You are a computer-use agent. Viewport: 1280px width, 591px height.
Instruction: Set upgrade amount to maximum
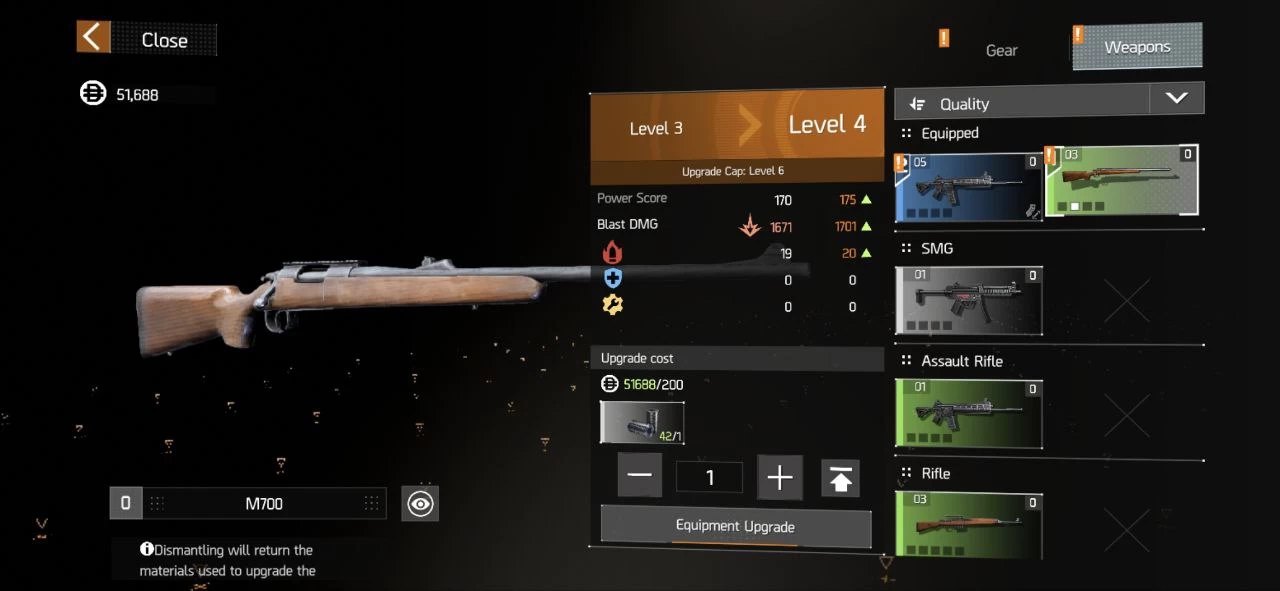coord(840,478)
